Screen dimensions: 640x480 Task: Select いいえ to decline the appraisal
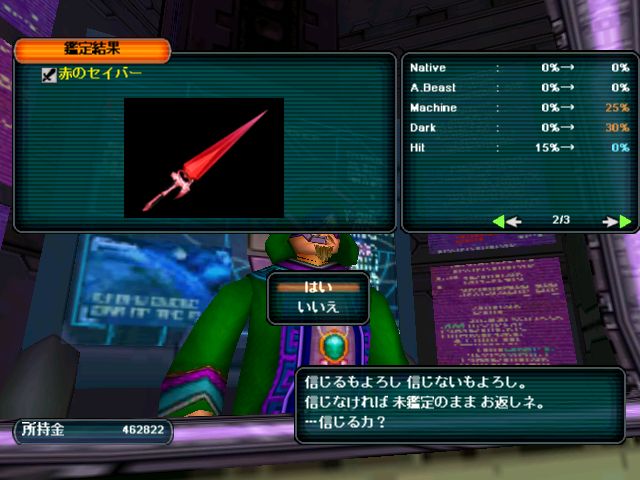(318, 307)
